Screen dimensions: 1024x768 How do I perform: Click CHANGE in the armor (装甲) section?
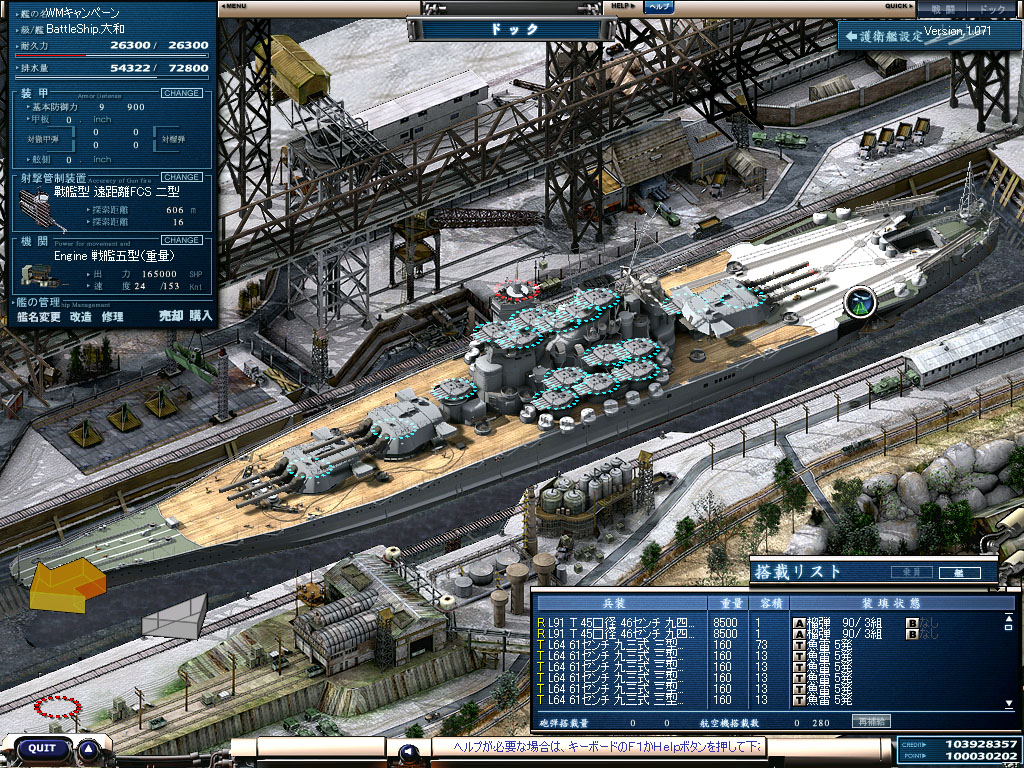[x=181, y=93]
